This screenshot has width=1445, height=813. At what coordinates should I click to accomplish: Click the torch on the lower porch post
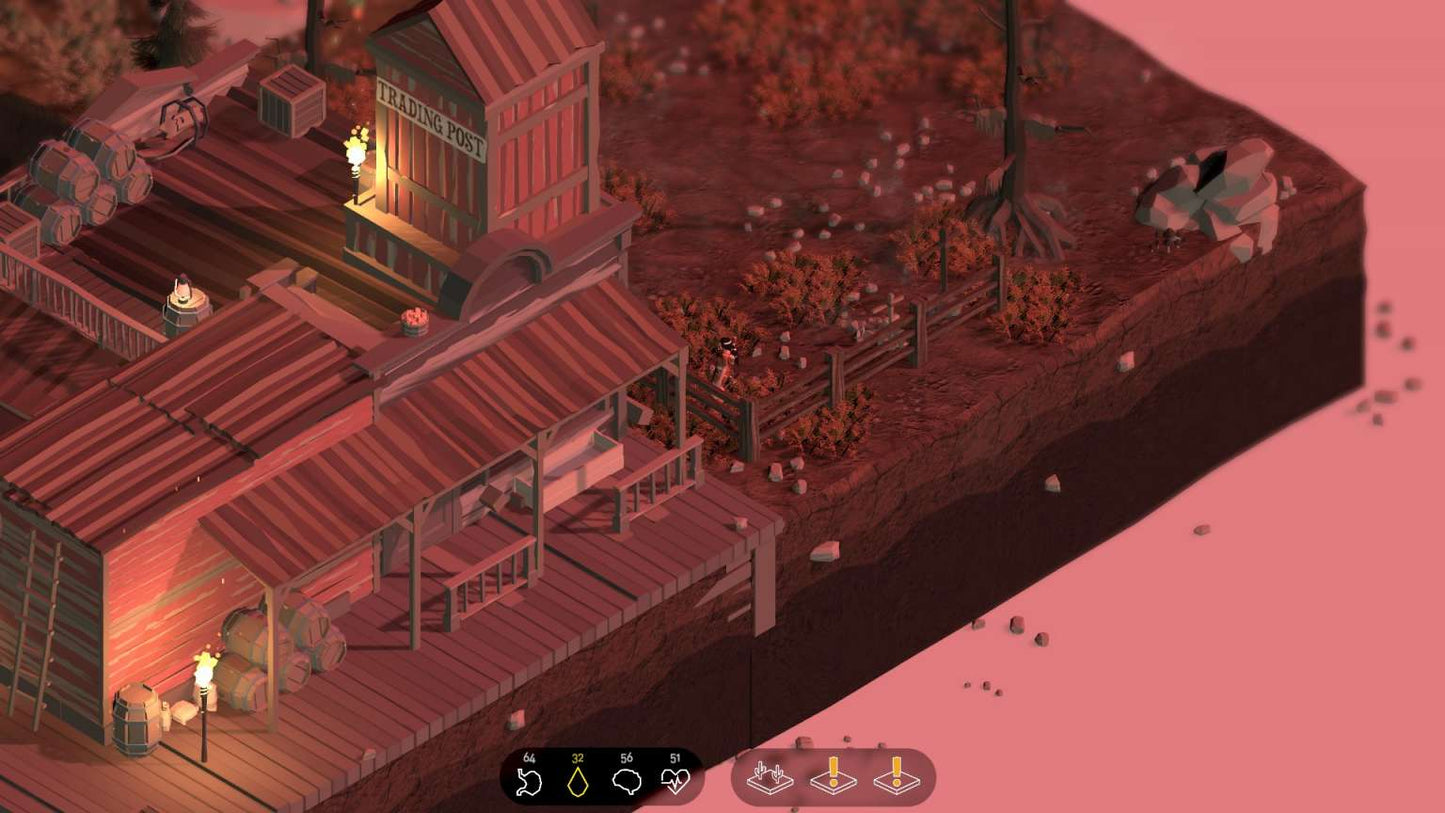point(203,672)
